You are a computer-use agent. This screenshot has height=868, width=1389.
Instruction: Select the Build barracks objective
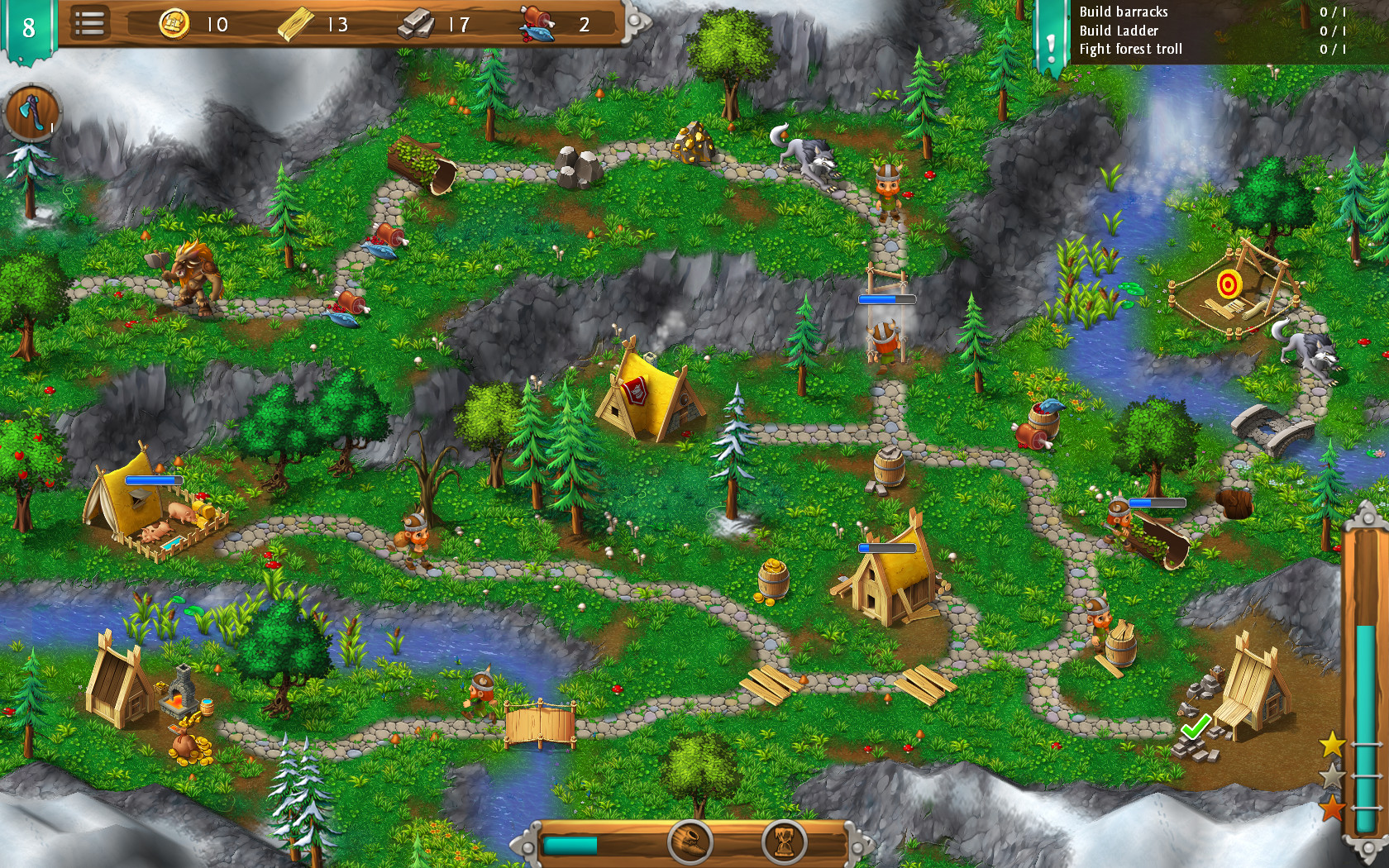tap(1123, 12)
